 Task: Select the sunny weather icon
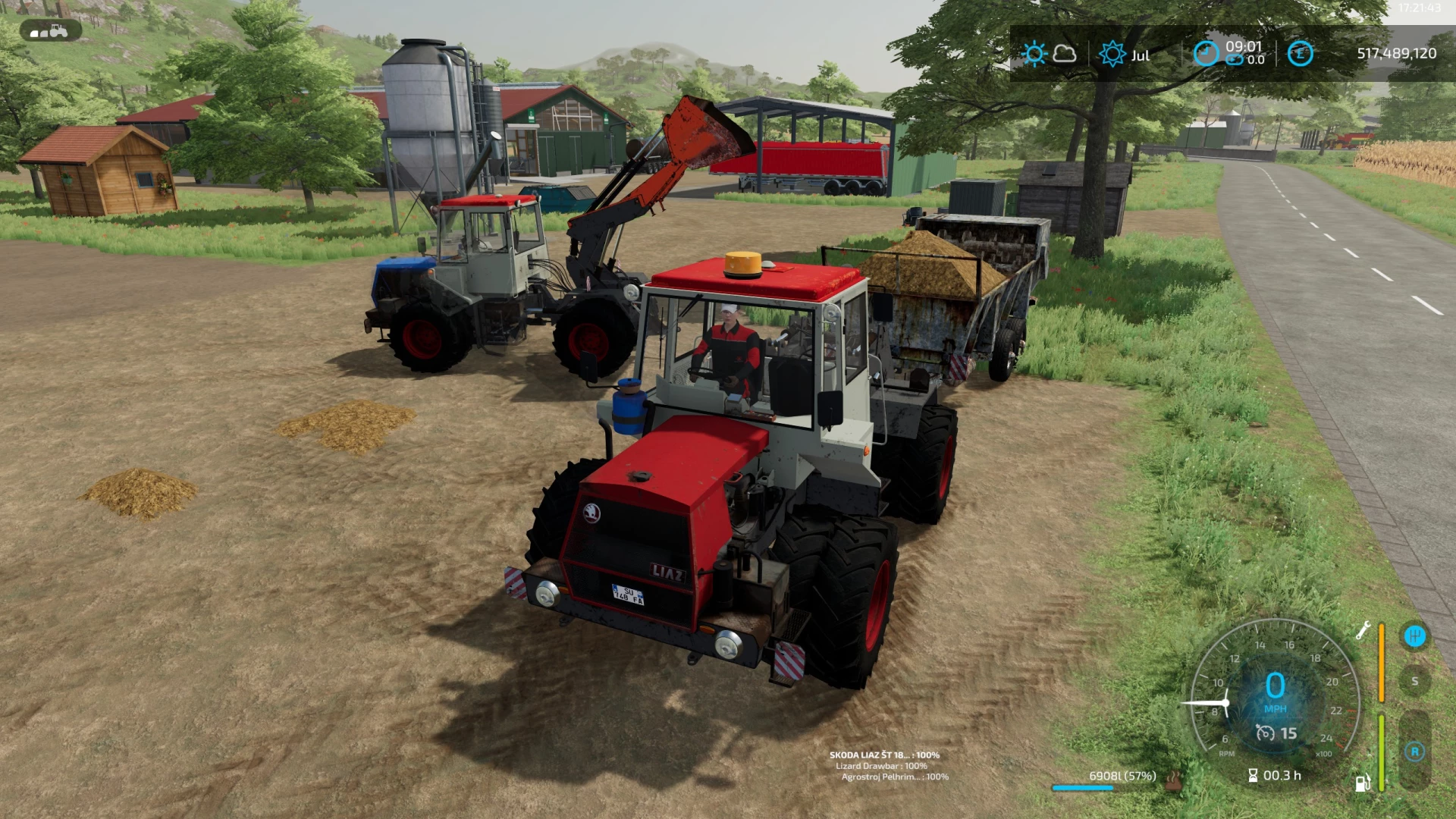[1034, 54]
